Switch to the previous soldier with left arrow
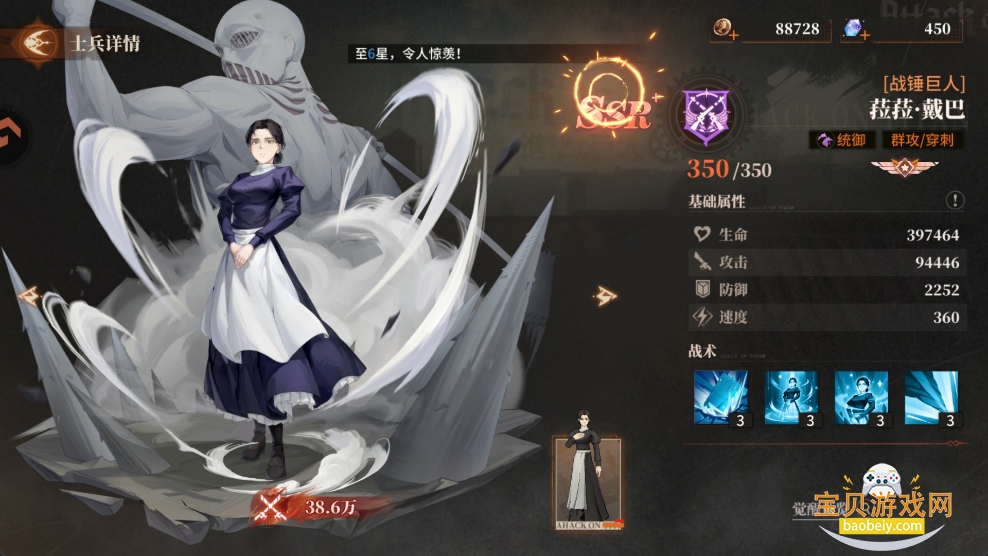988x556 pixels. [28, 295]
